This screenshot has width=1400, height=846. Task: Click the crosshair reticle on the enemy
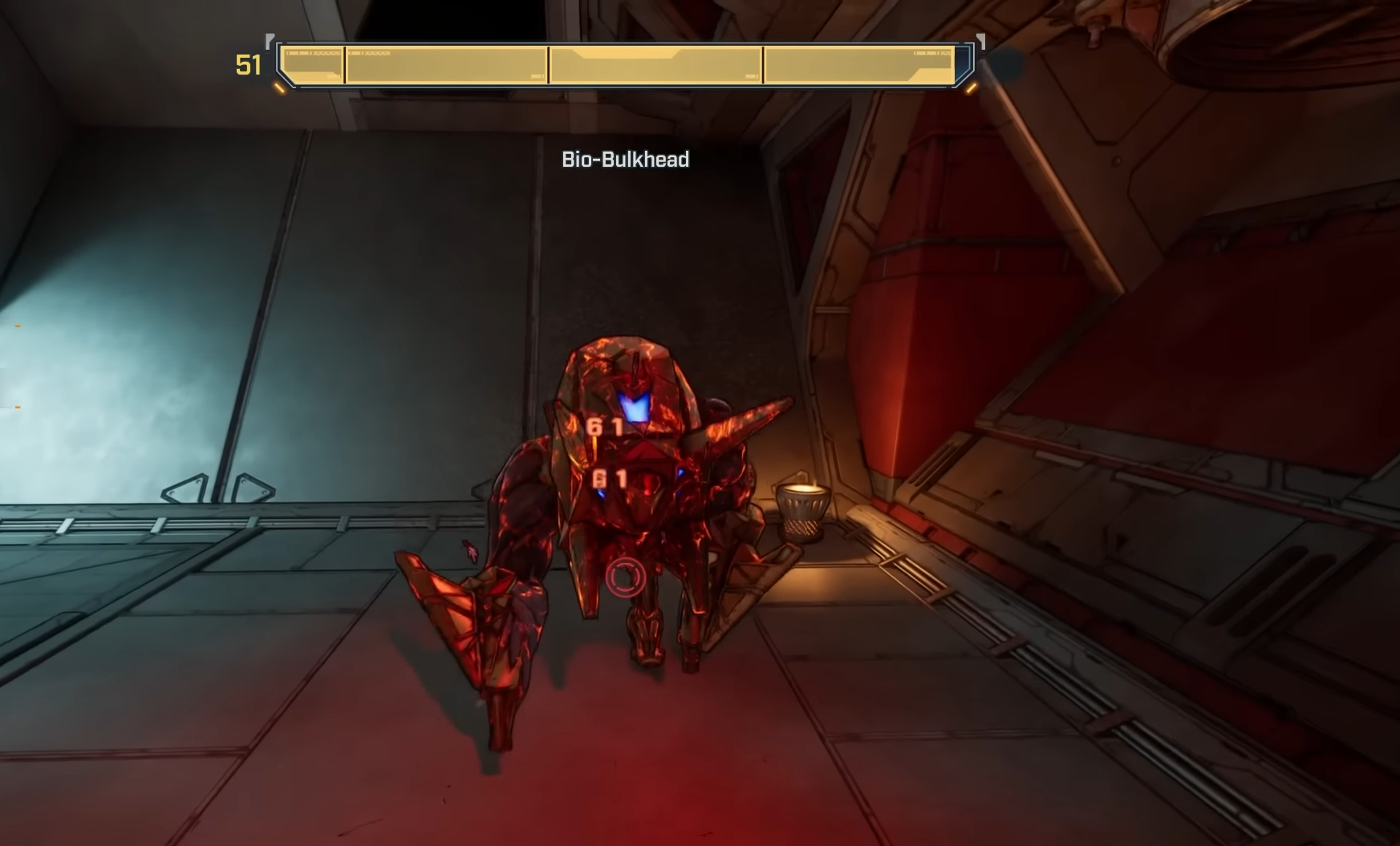click(x=624, y=577)
